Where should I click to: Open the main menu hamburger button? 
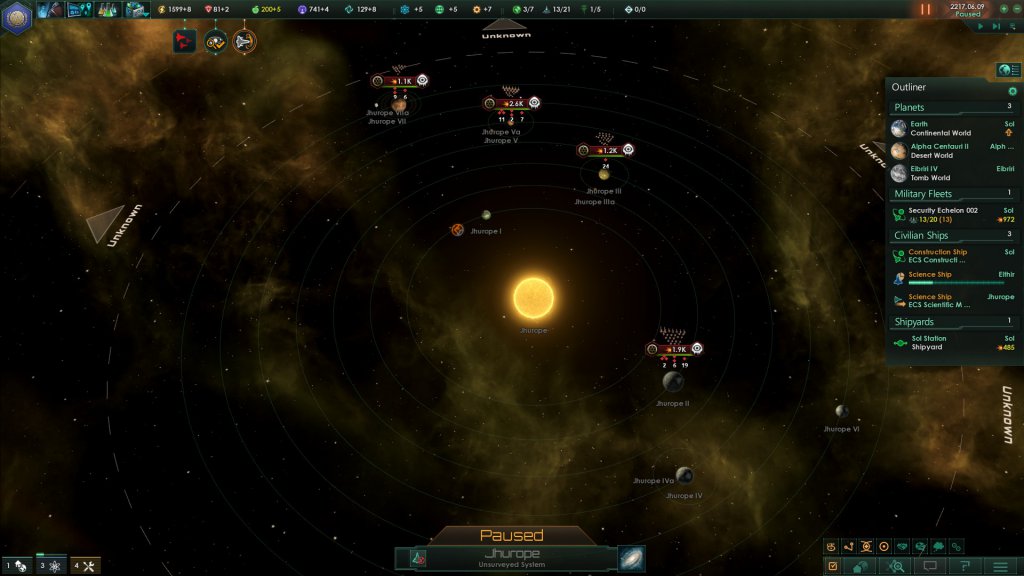[x=1000, y=566]
